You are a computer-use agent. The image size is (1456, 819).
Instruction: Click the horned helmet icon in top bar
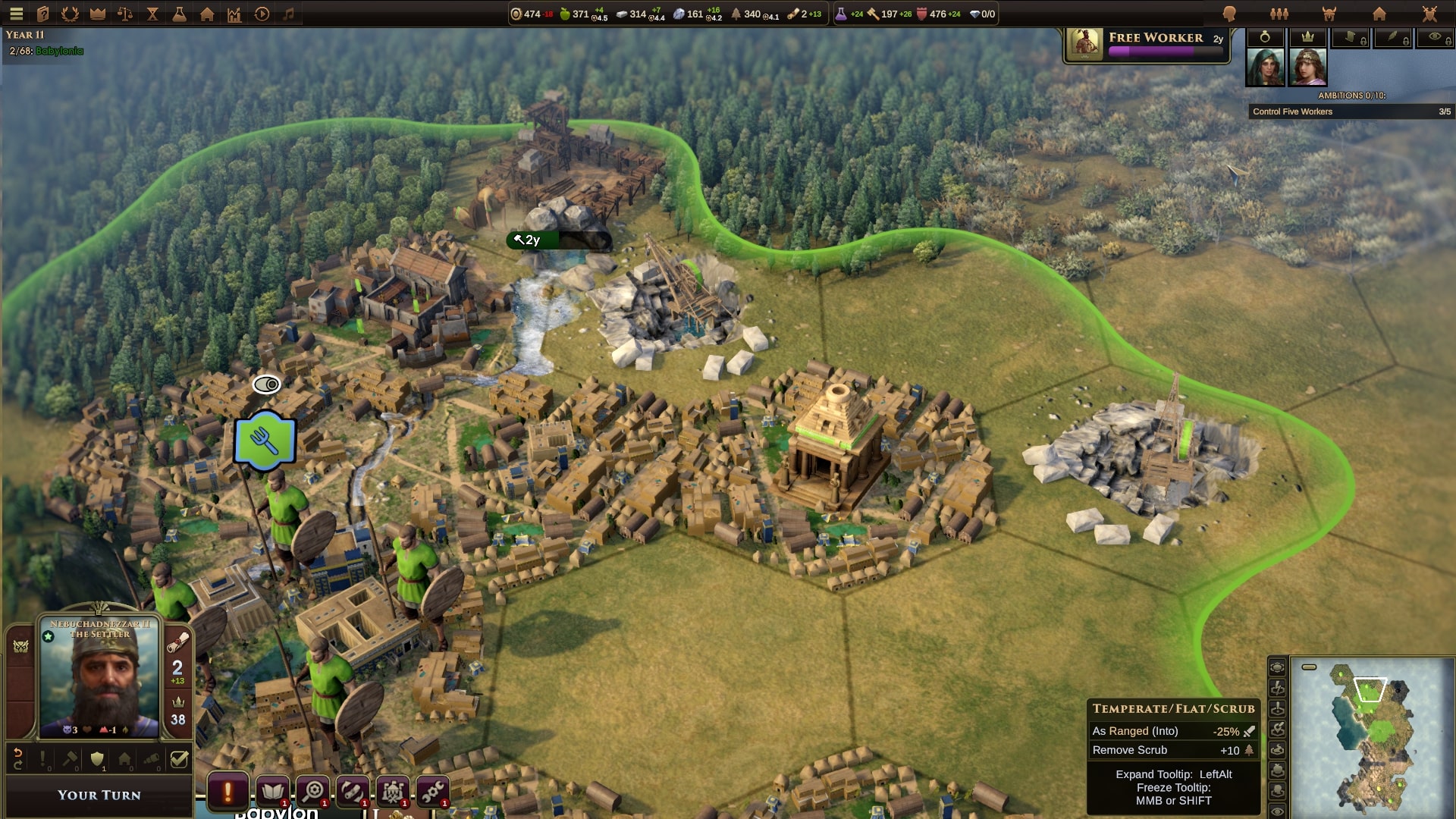(x=1329, y=14)
